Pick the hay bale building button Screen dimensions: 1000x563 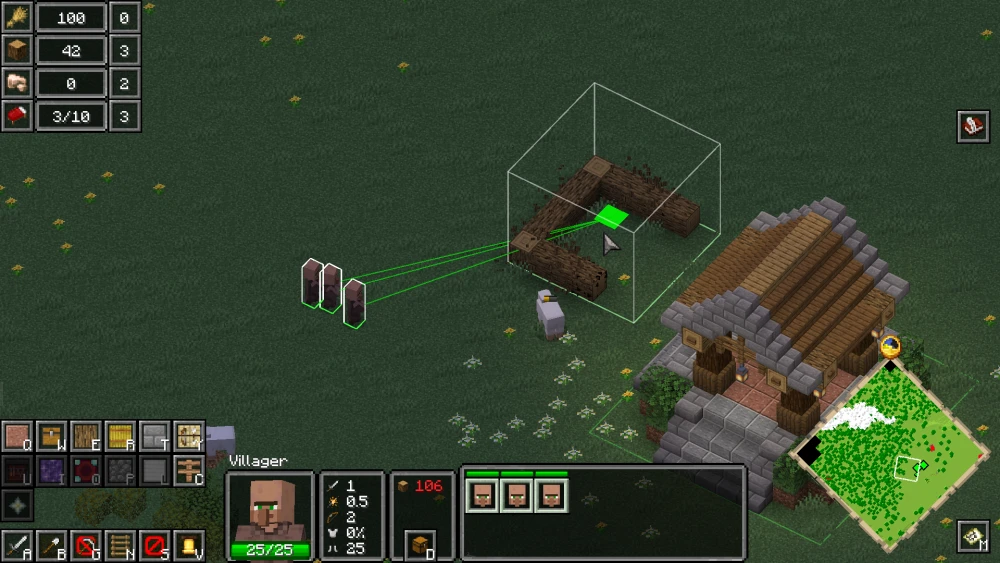[x=120, y=437]
